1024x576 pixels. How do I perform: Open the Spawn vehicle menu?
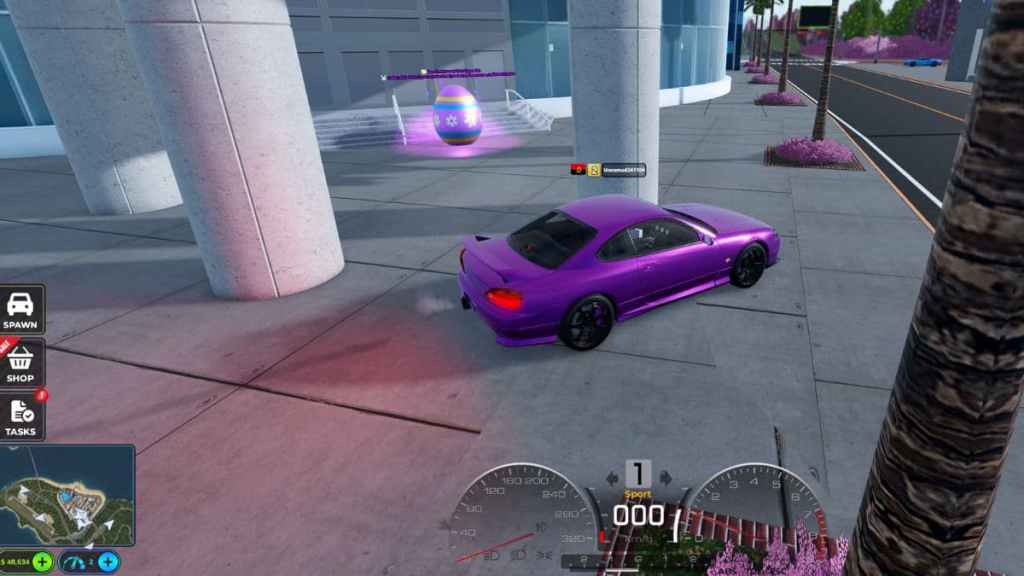pyautogui.click(x=20, y=309)
